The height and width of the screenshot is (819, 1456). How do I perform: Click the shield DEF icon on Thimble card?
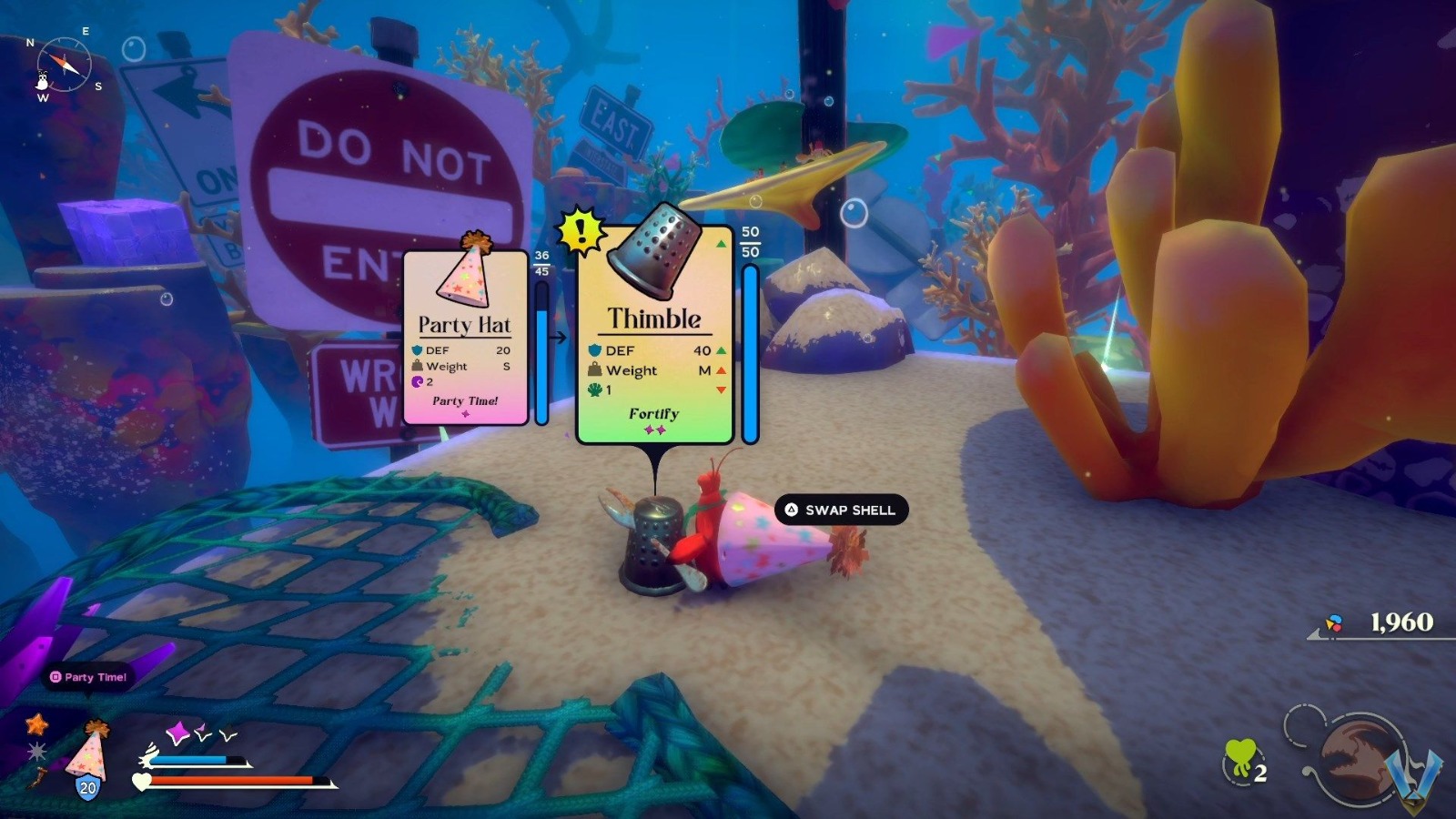click(594, 350)
